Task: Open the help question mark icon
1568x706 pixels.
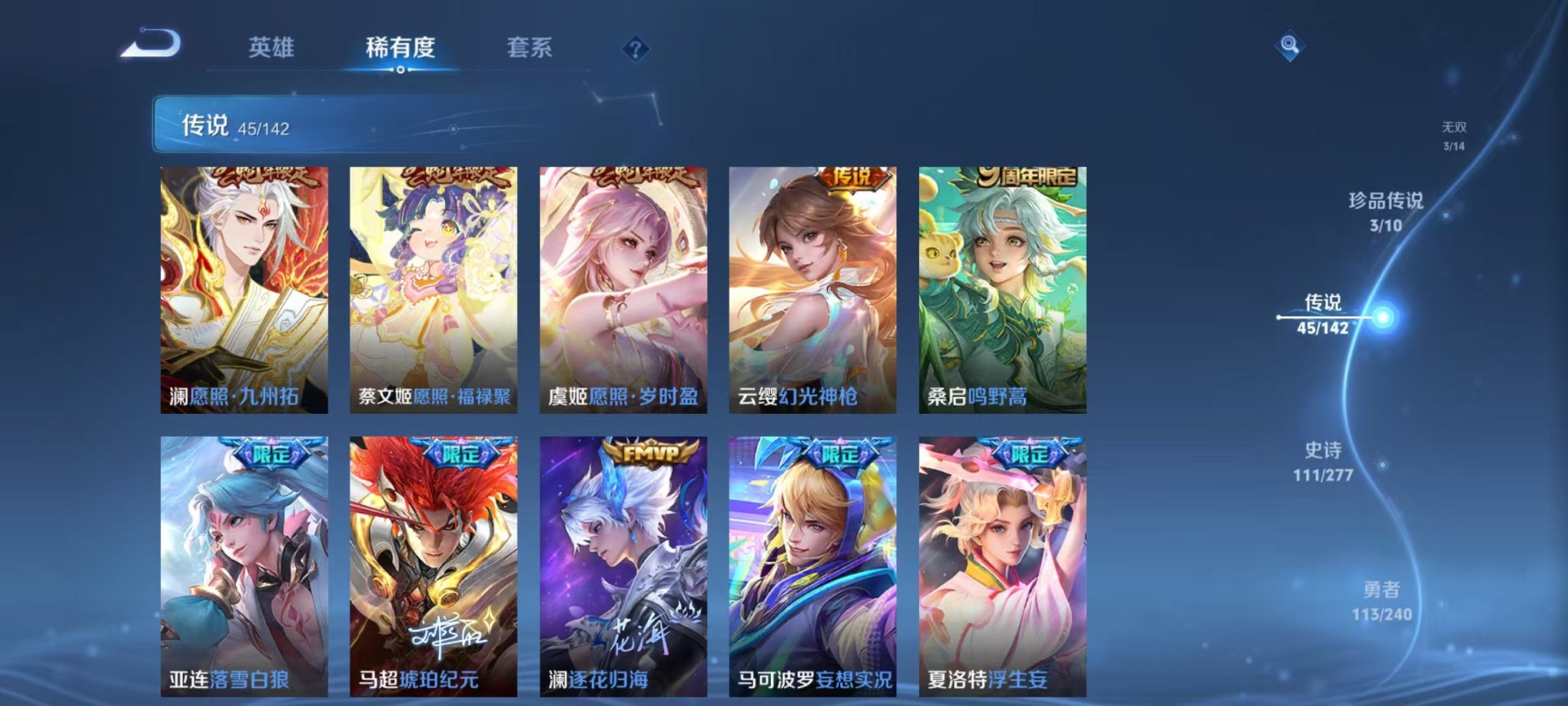Action: click(632, 49)
